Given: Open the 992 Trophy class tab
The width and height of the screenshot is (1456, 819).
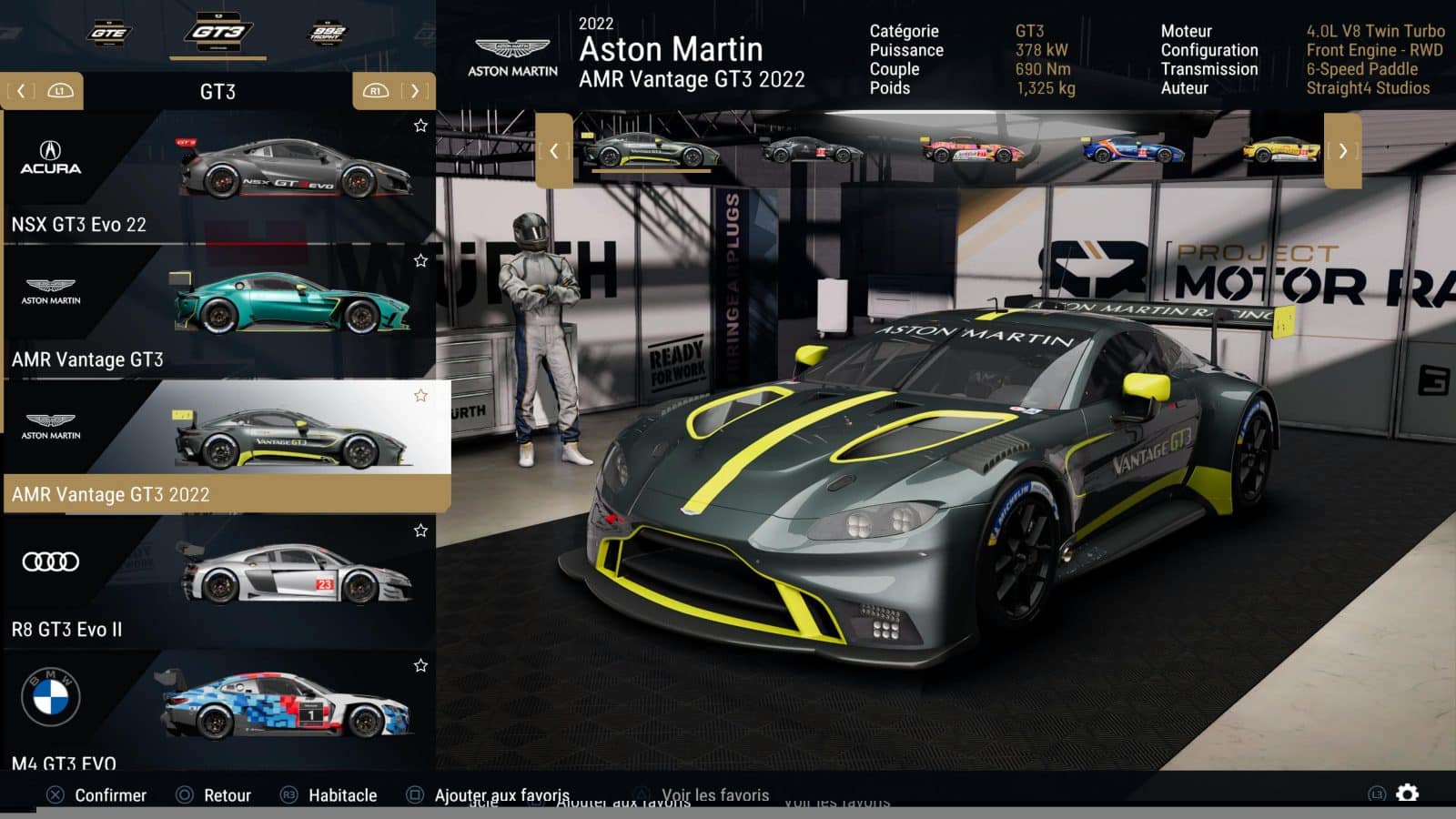Looking at the screenshot, I should point(328,33).
